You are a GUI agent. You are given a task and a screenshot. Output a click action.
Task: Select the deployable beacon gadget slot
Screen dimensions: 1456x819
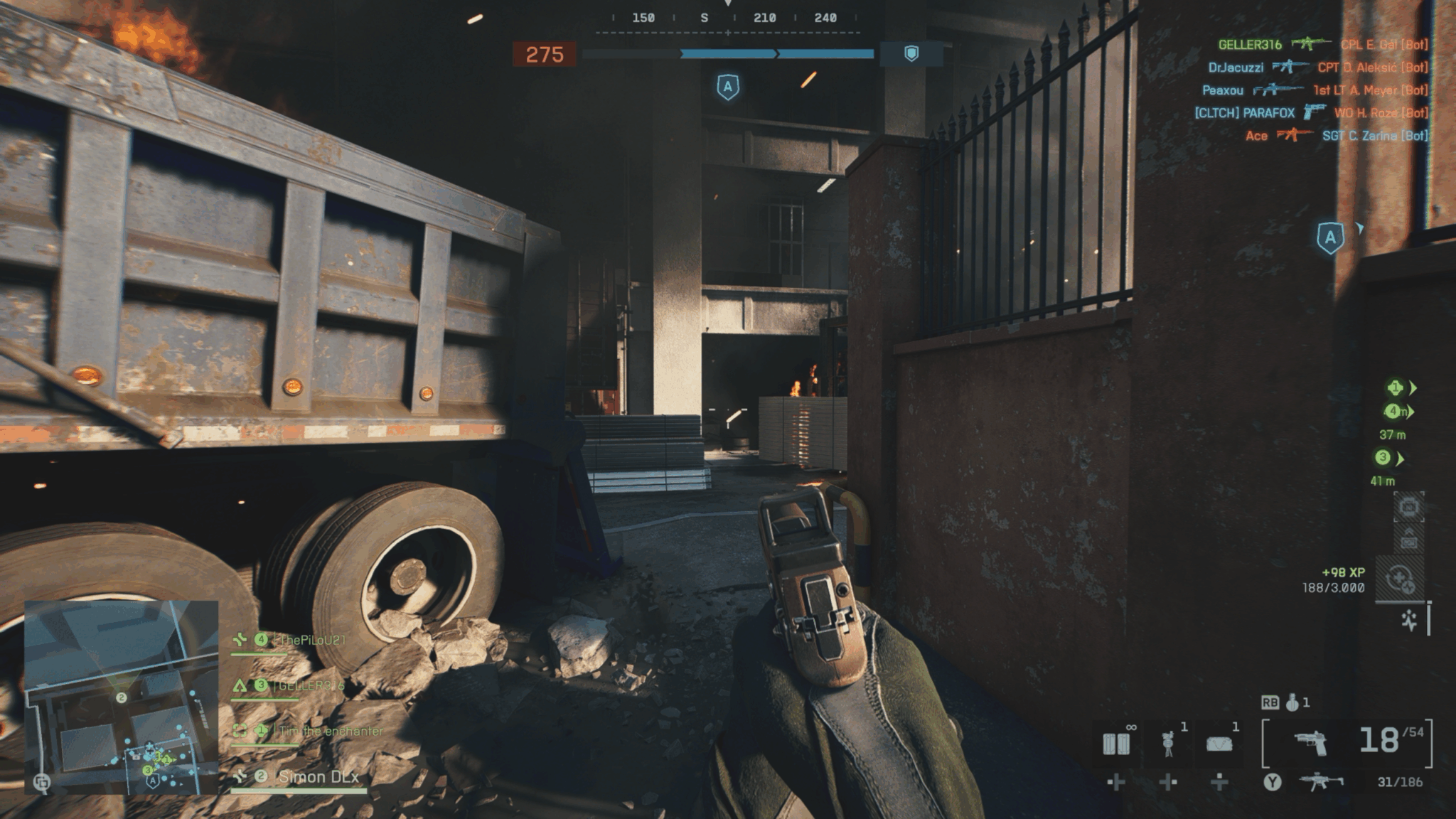click(1167, 744)
